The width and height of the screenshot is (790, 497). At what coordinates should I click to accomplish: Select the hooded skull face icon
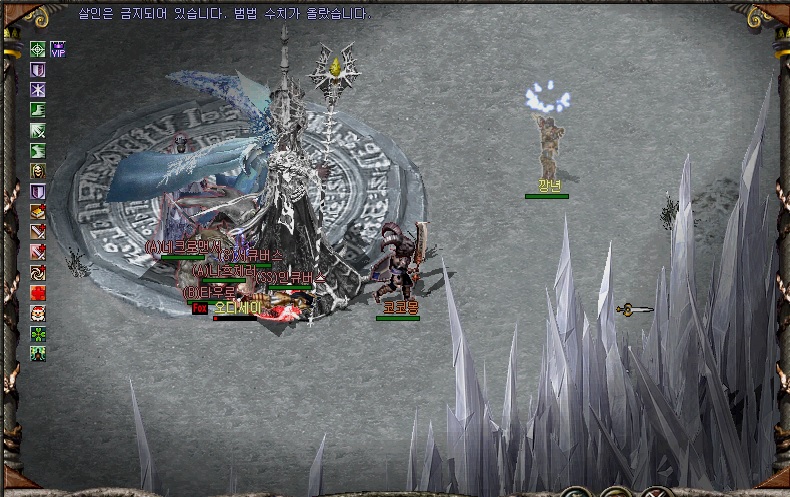coord(38,171)
